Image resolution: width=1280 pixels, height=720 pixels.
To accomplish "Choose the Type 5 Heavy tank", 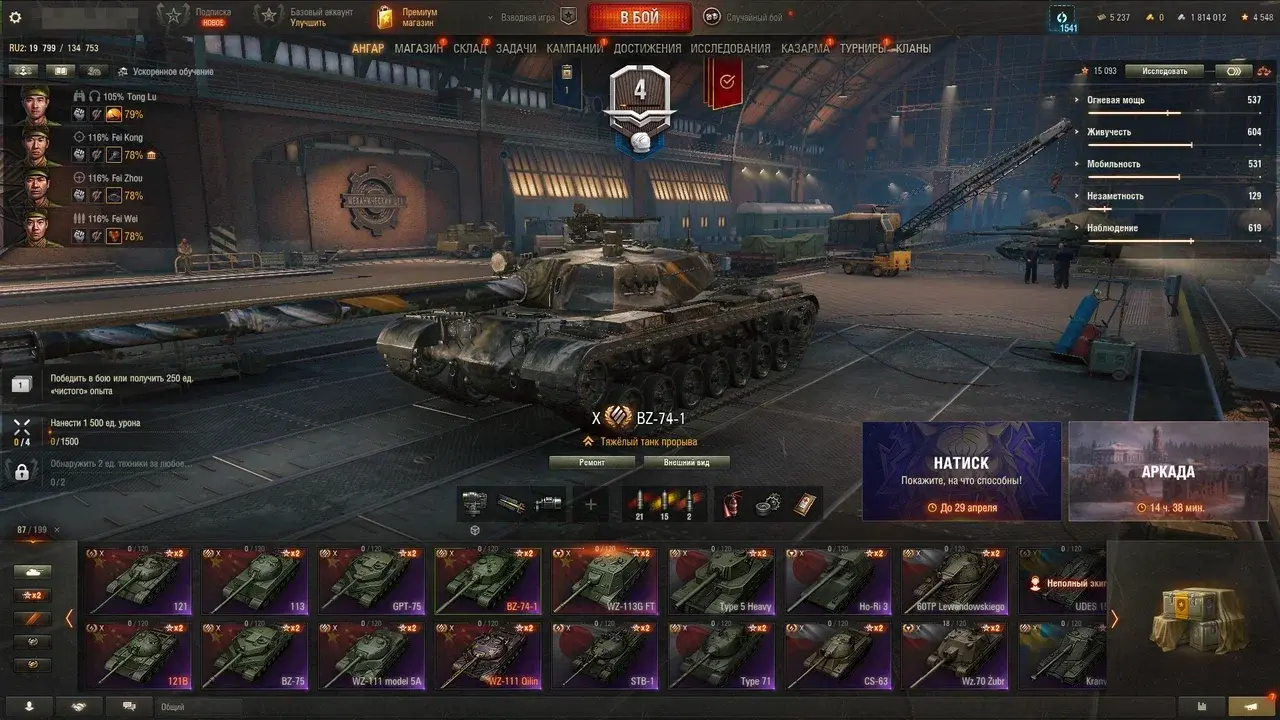I will (721, 581).
